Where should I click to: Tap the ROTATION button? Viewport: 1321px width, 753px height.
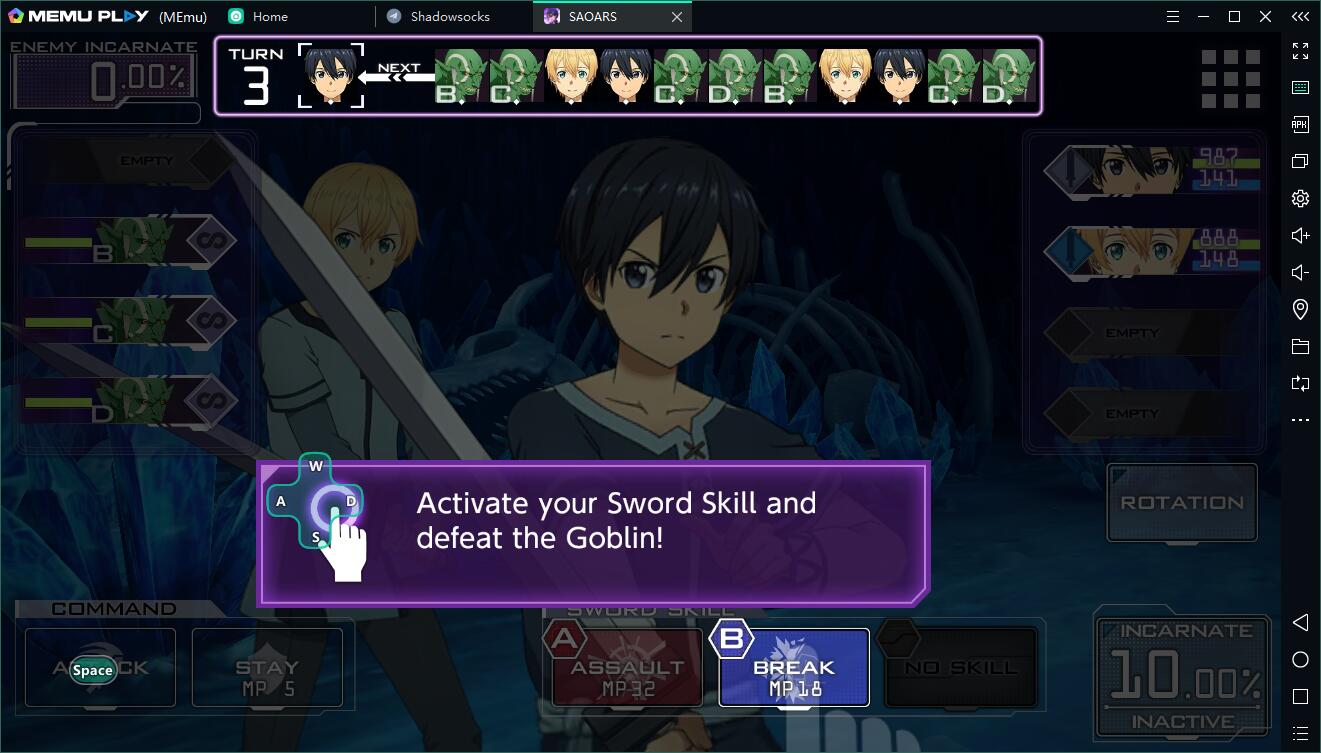(1181, 503)
